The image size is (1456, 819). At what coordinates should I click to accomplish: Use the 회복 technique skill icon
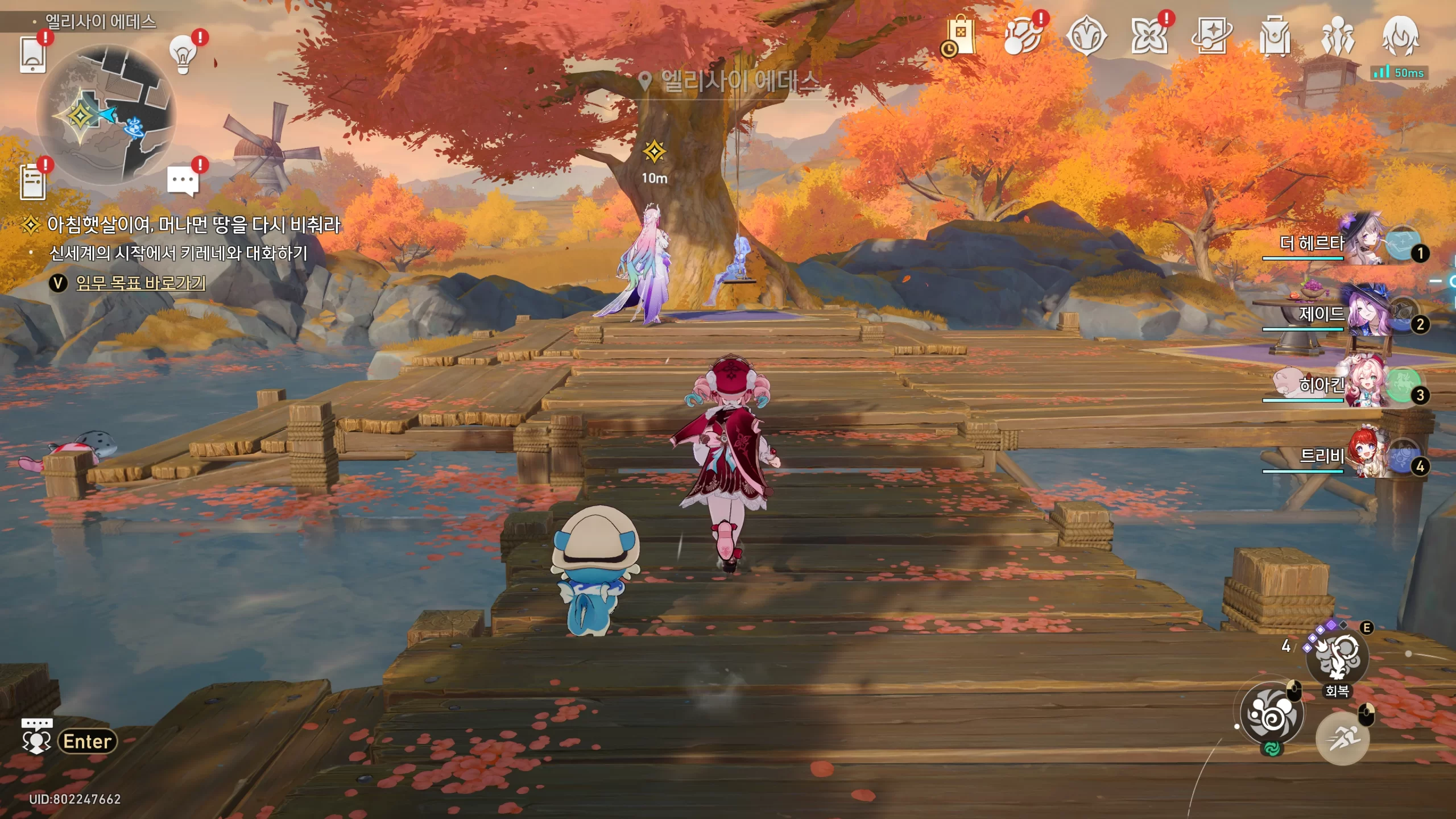point(1337,657)
